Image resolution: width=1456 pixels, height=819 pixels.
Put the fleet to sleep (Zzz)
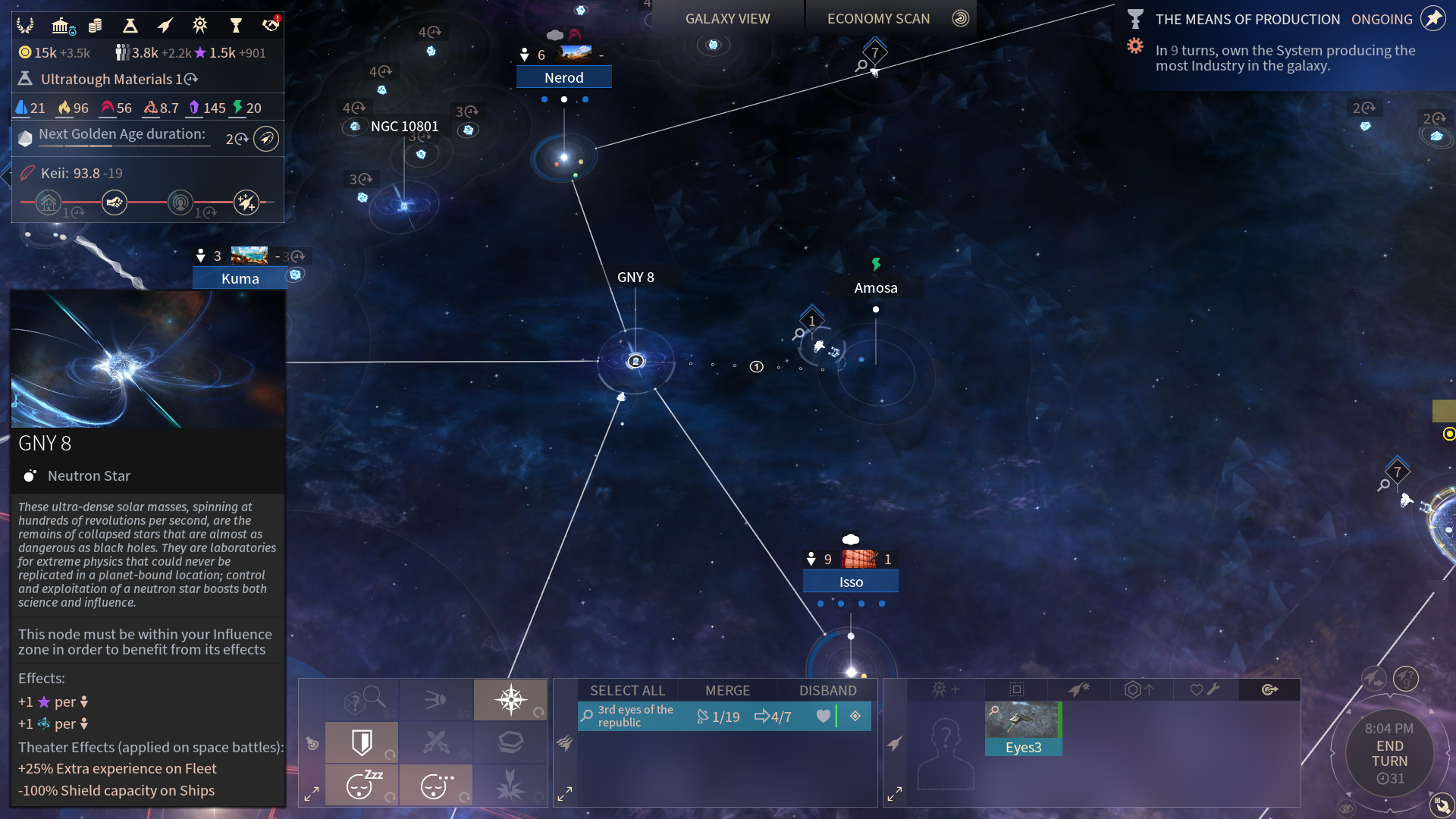click(362, 785)
